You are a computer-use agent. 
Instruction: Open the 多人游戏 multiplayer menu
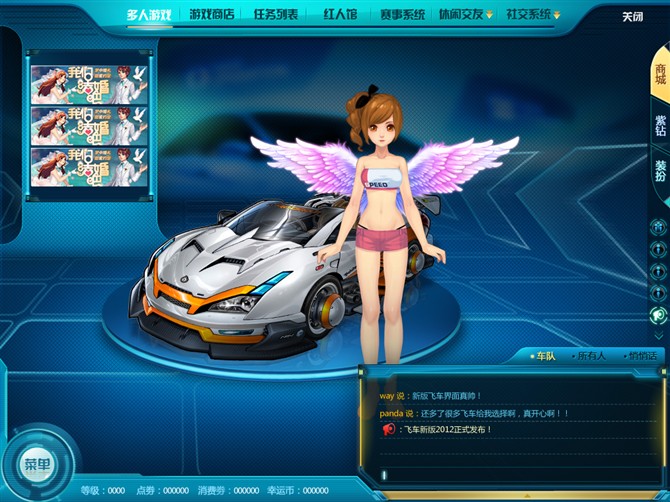[x=149, y=15]
